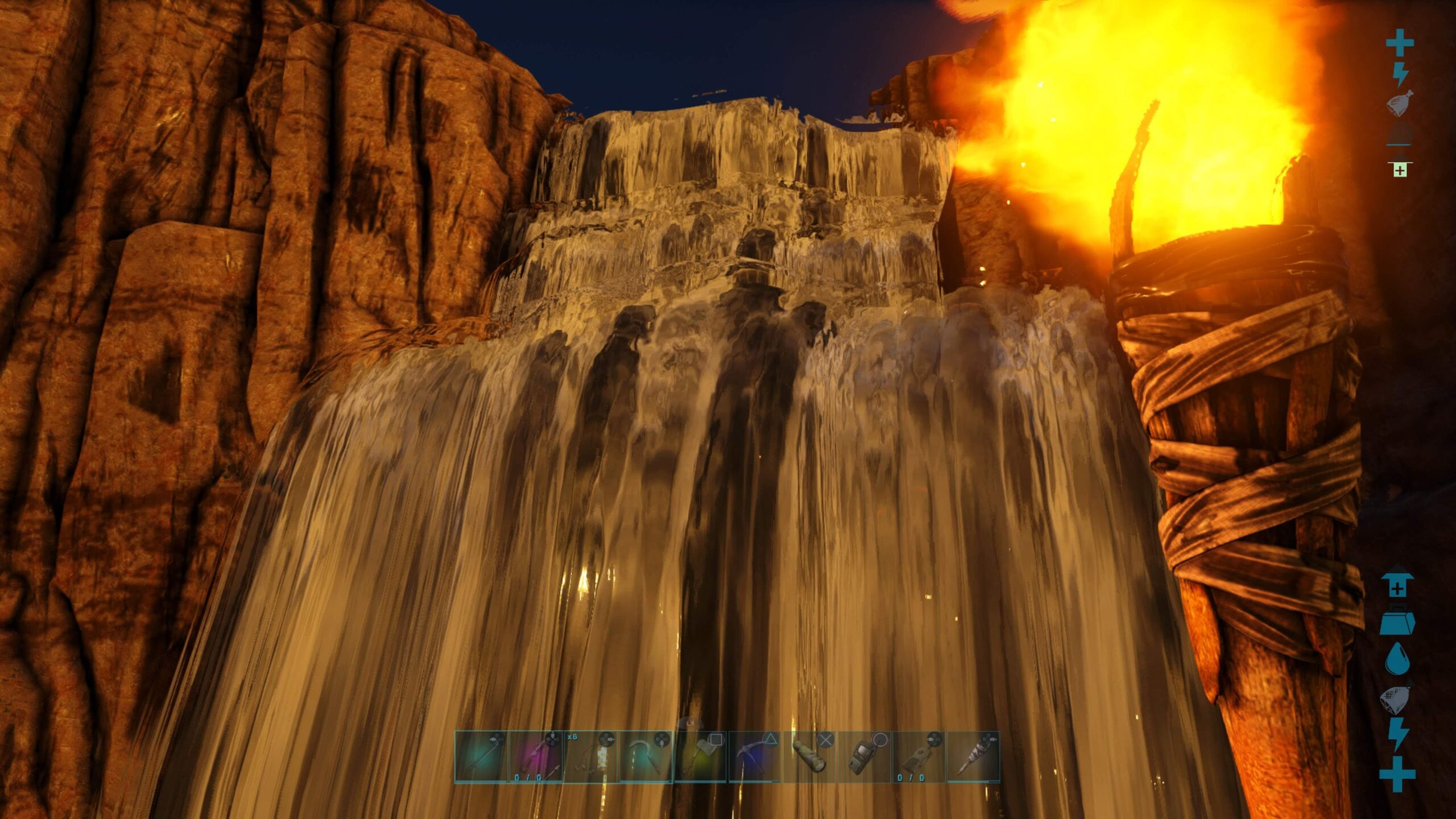
Task: Equip the pickaxe from the hotbar
Action: point(755,757)
